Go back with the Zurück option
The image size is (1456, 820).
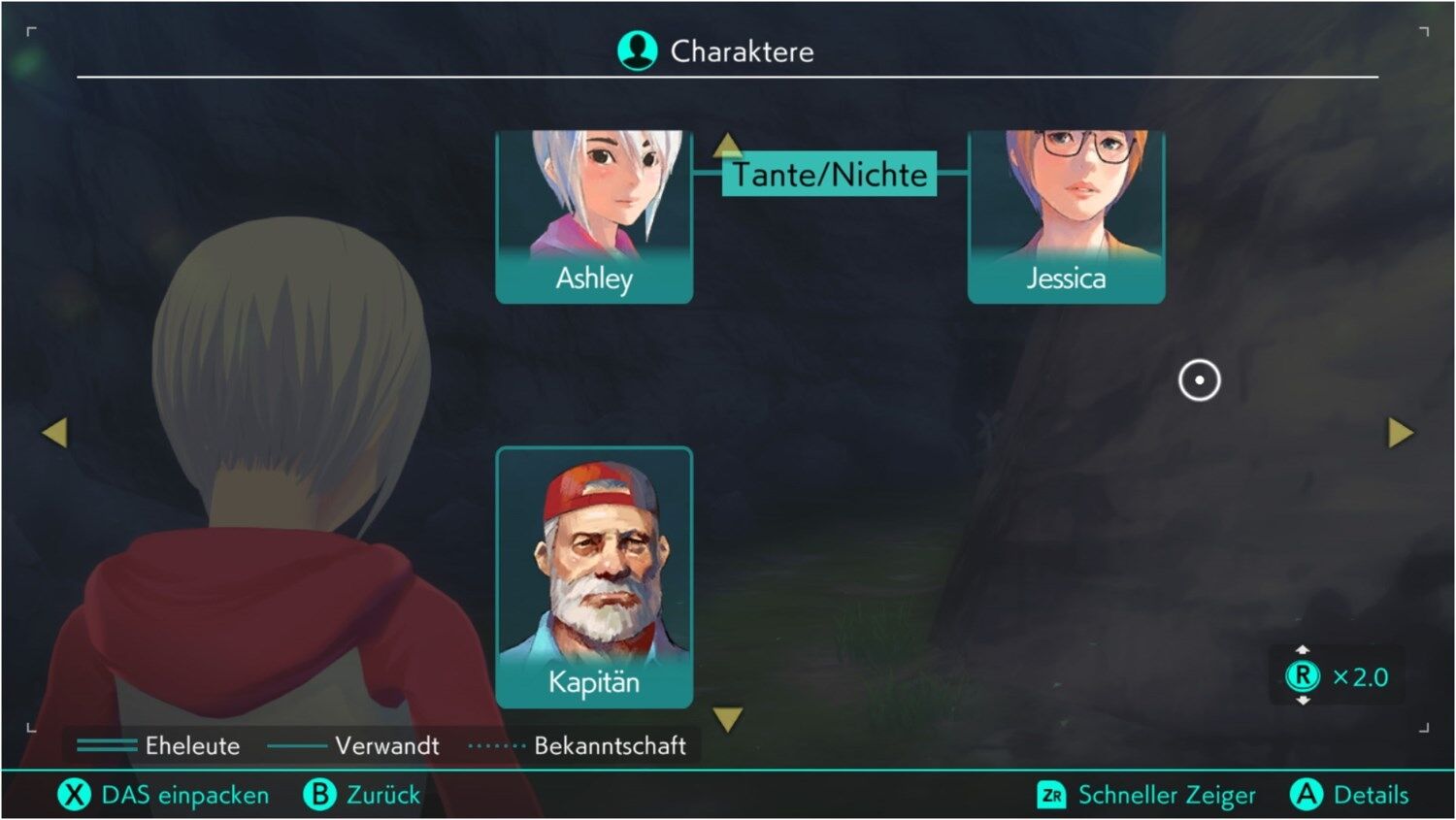(x=363, y=795)
